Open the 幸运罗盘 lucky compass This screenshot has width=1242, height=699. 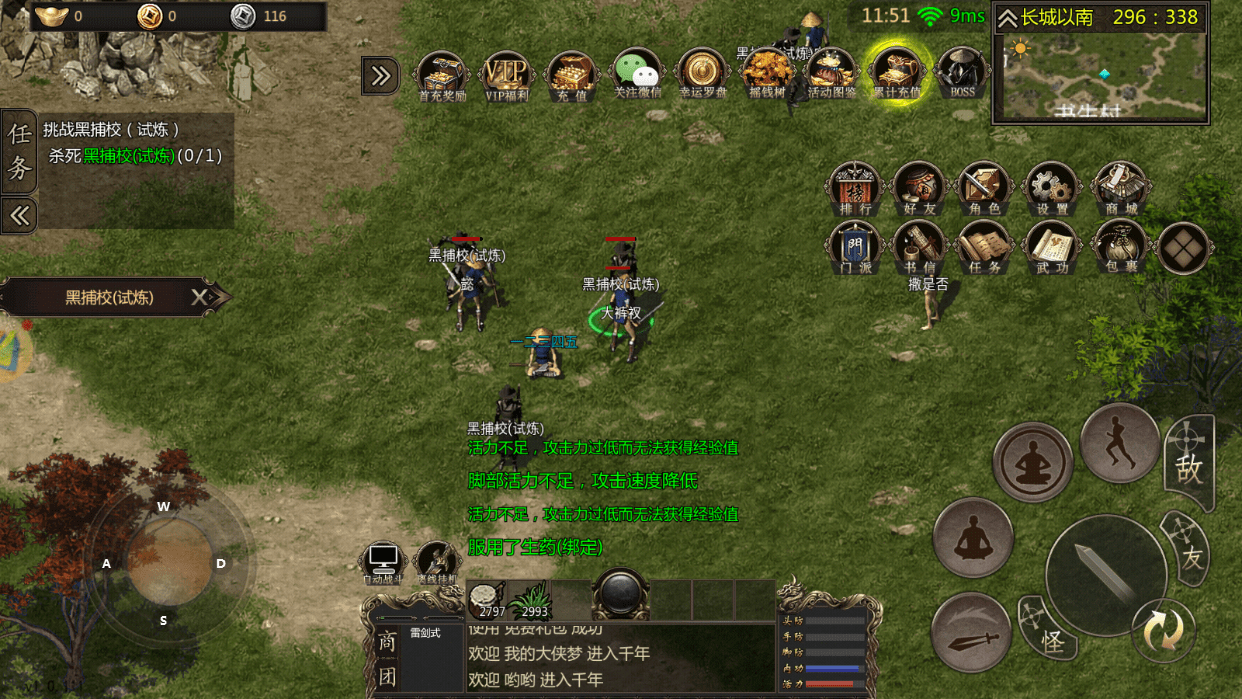coord(703,72)
